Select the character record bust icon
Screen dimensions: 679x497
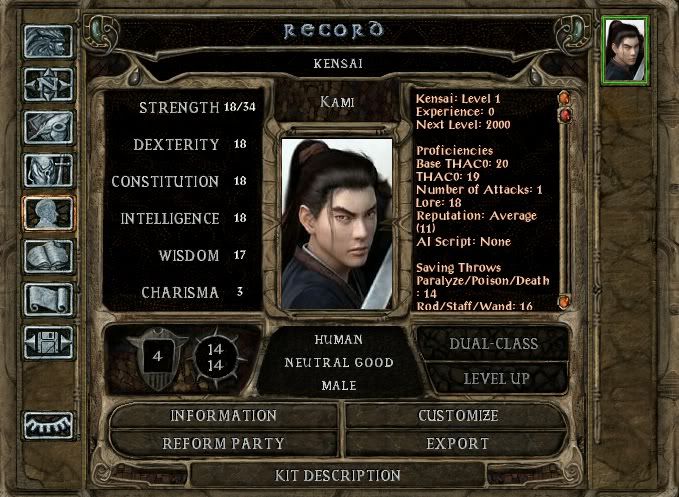tap(47, 214)
